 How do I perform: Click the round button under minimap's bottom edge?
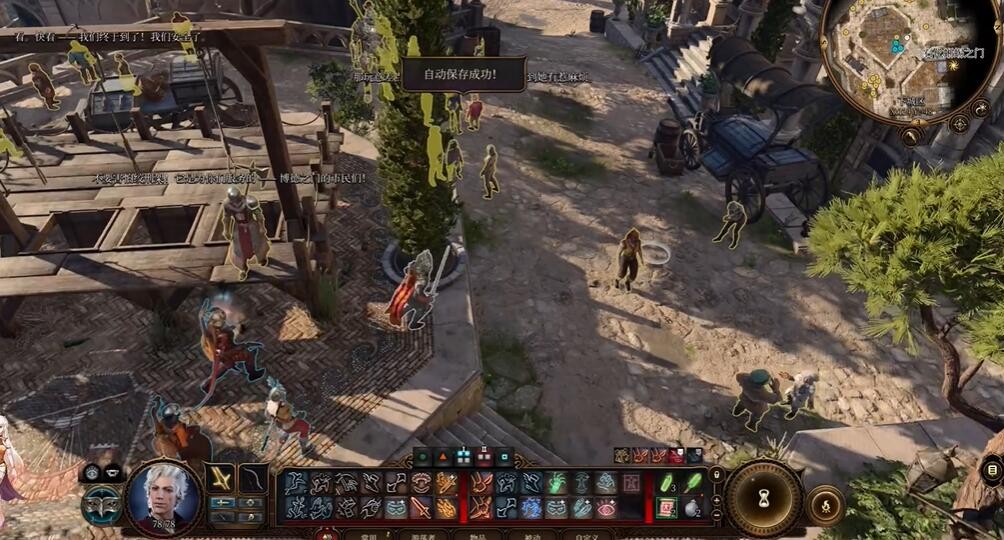pyautogui.click(x=911, y=136)
